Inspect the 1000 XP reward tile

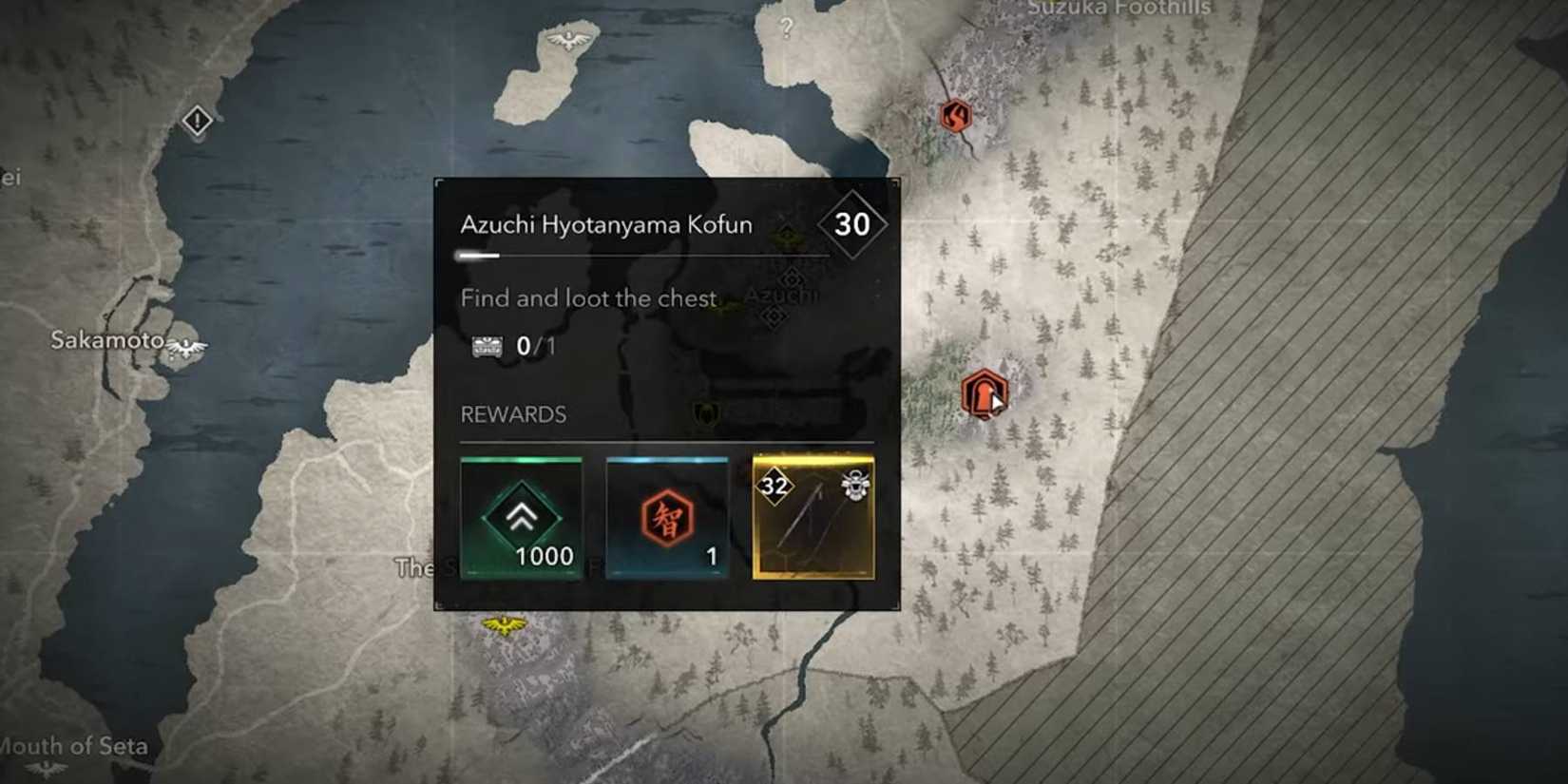pyautogui.click(x=521, y=518)
